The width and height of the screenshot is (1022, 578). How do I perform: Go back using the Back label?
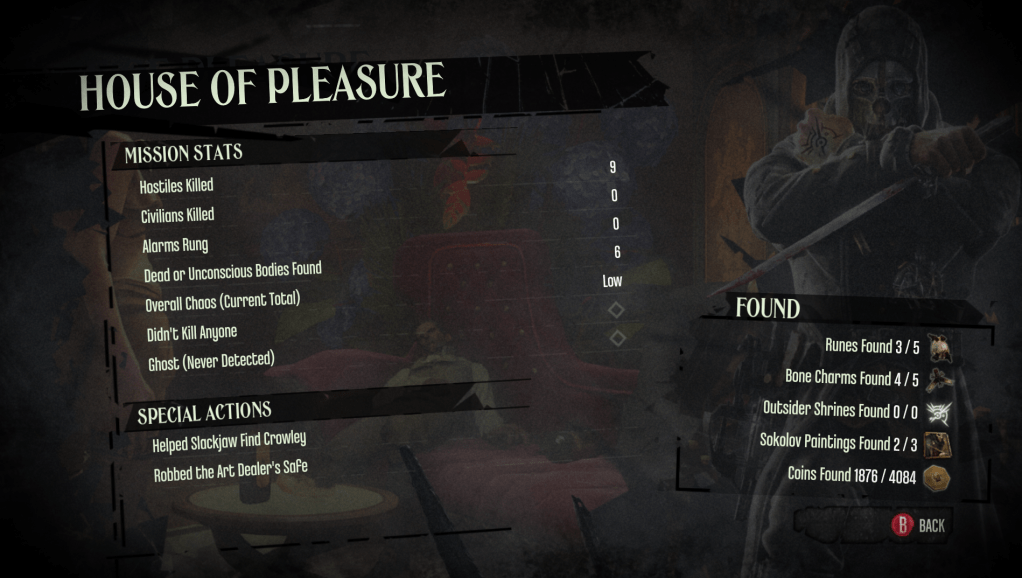[931, 525]
